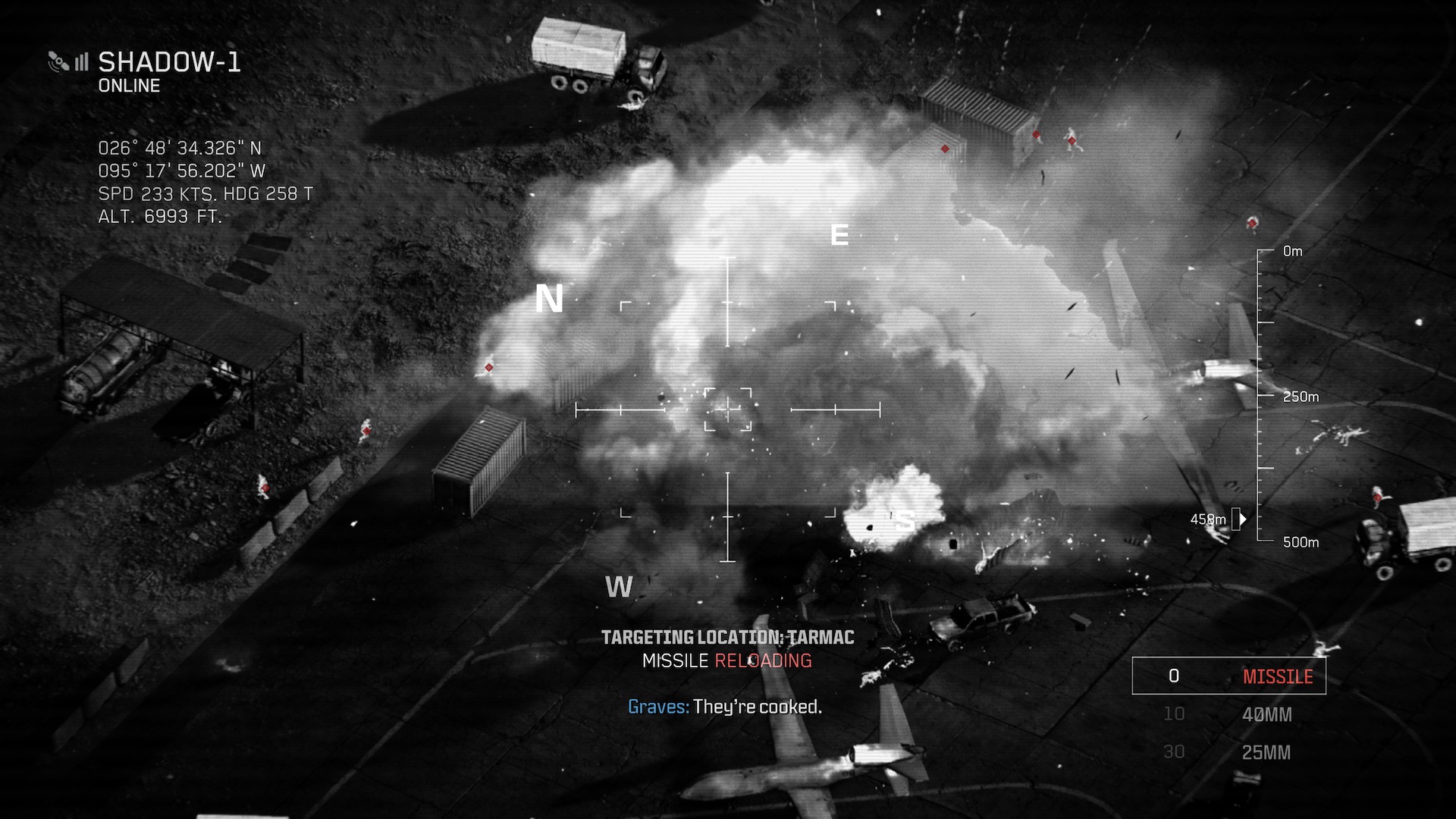Select the MISSILE weapon entry
The height and width of the screenshot is (819, 1456).
(1228, 676)
